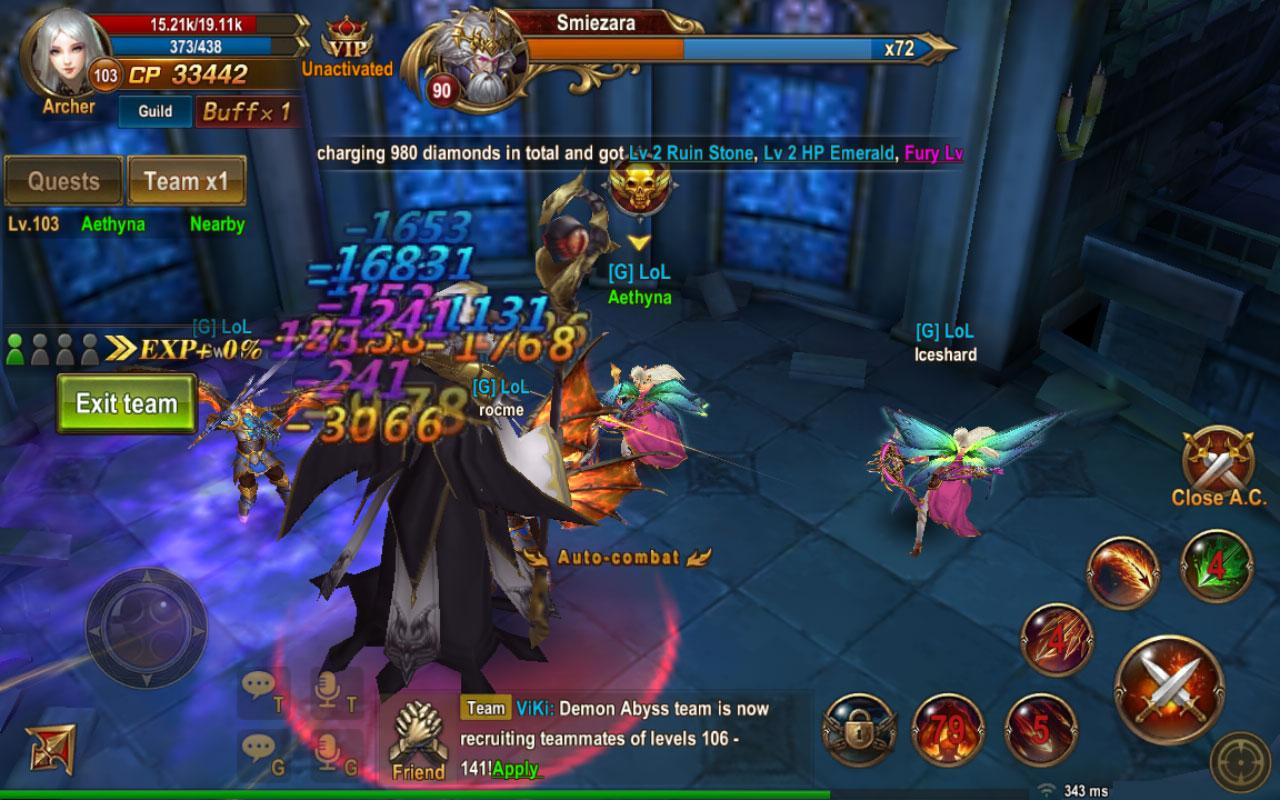
Task: Open the Friend handshake menu
Action: (x=418, y=740)
